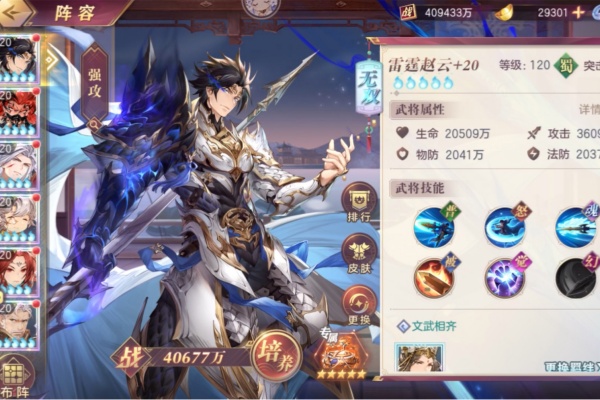Go back using the top-left arrow

16,15
